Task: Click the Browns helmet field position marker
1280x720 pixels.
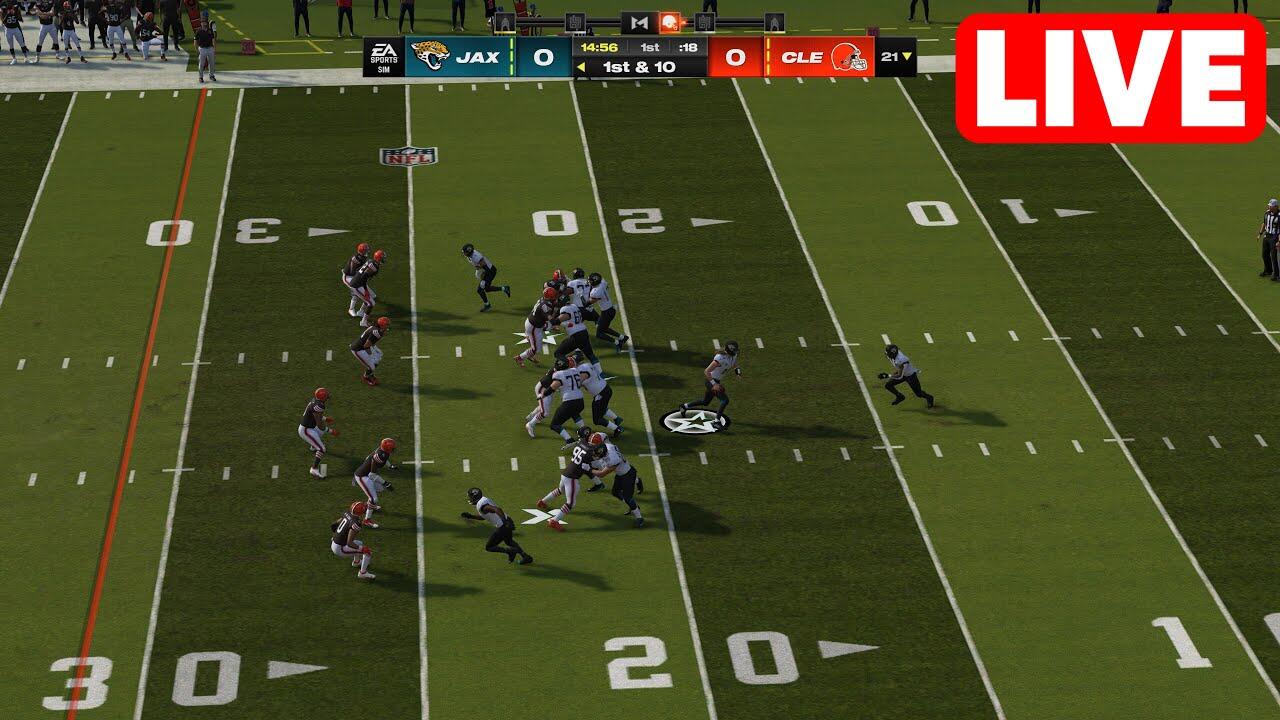Action: pyautogui.click(x=670, y=22)
